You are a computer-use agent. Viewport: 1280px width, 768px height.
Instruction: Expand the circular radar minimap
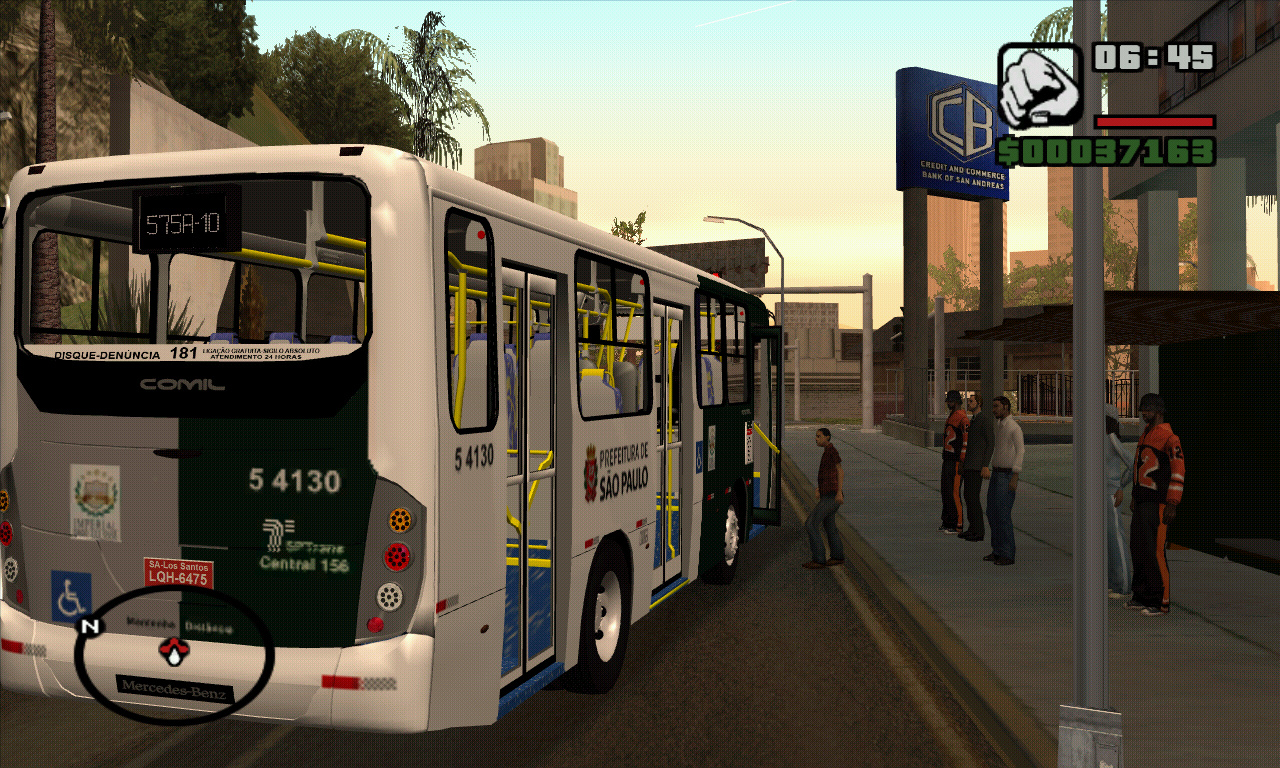tap(170, 655)
